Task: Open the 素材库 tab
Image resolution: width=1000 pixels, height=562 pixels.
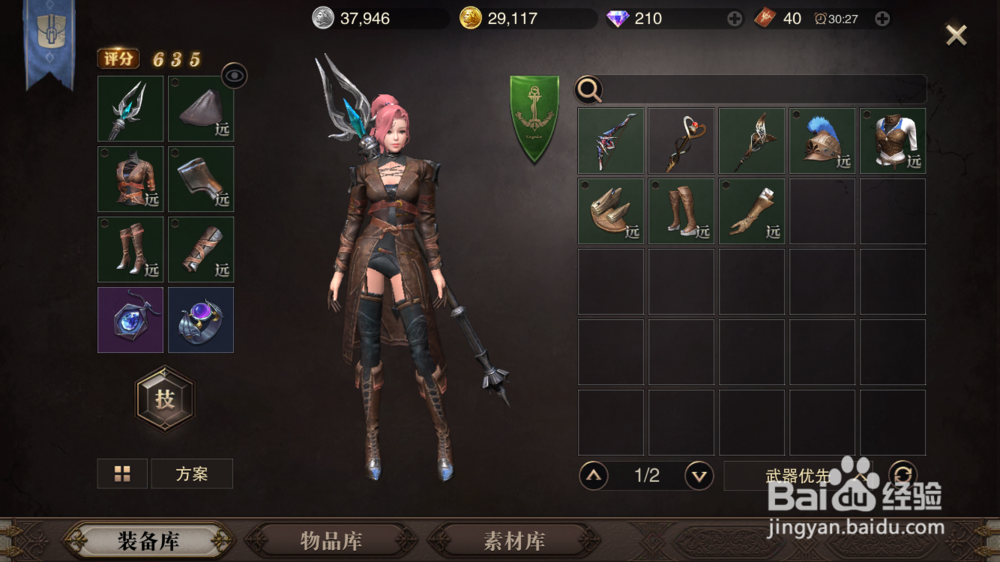Action: 514,541
